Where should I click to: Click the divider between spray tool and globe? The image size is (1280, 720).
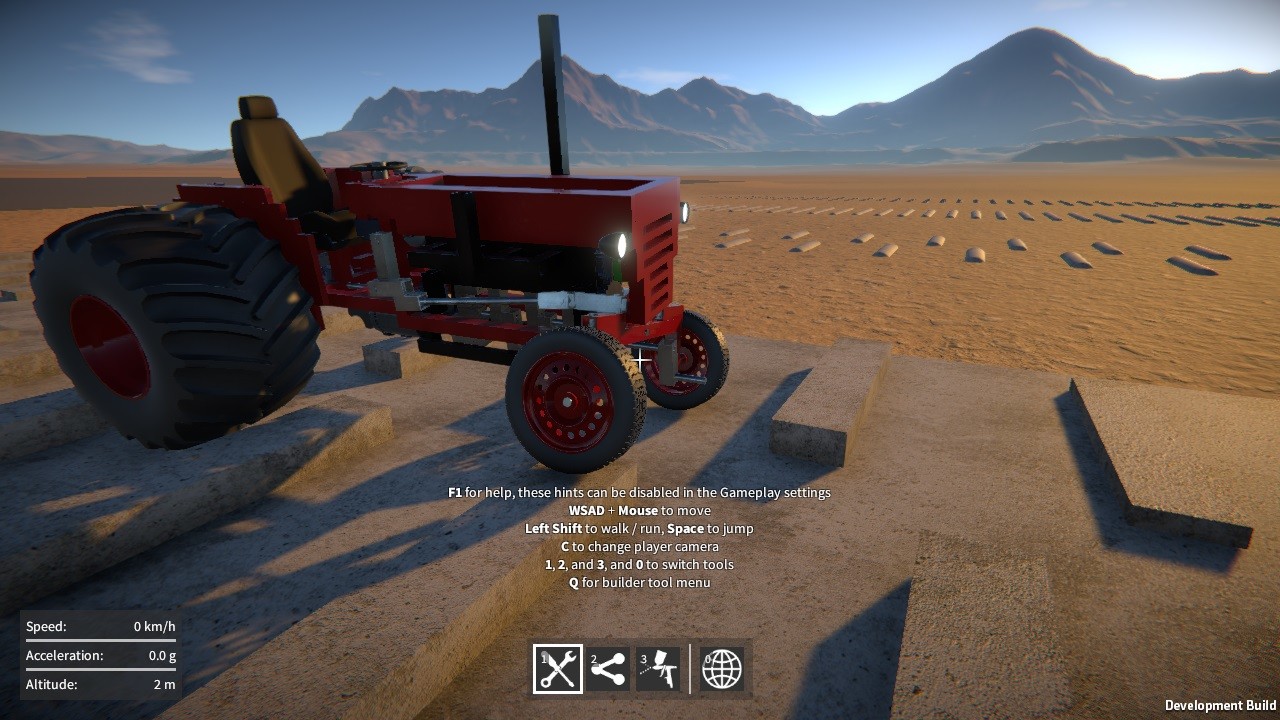coord(691,668)
